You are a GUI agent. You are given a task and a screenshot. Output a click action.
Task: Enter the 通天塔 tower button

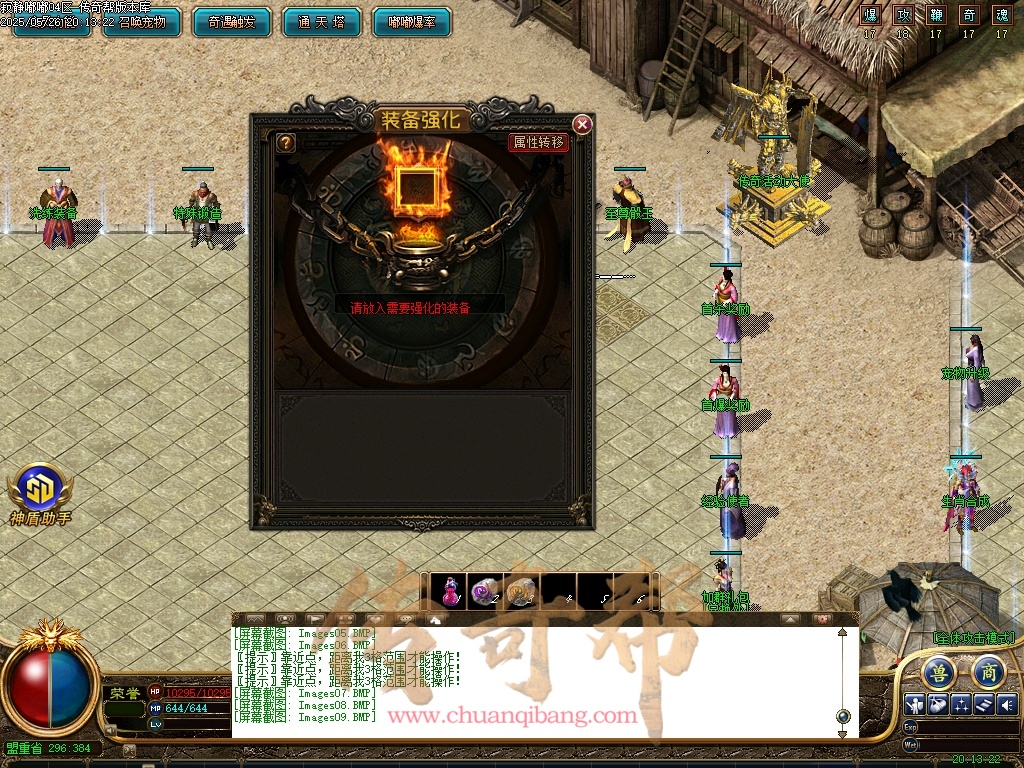pos(321,21)
